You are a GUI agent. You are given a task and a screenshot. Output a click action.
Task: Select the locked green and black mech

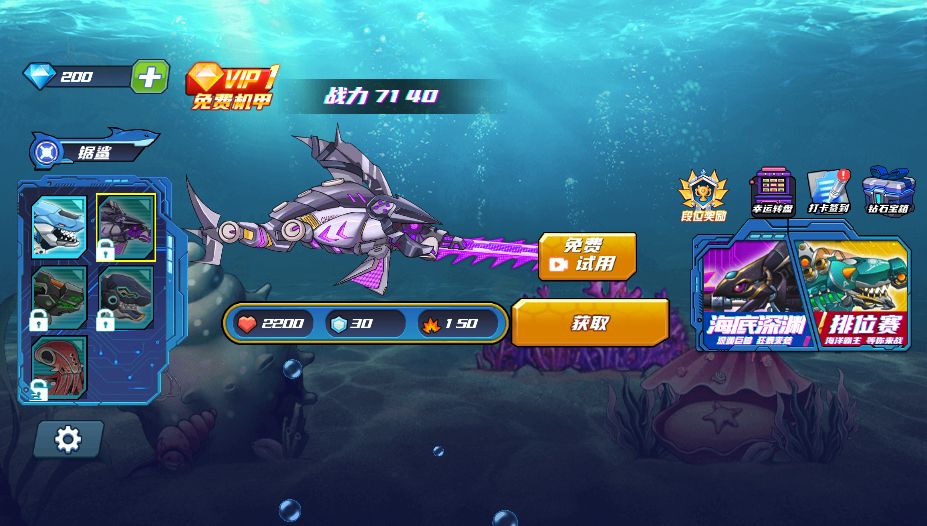(58, 296)
